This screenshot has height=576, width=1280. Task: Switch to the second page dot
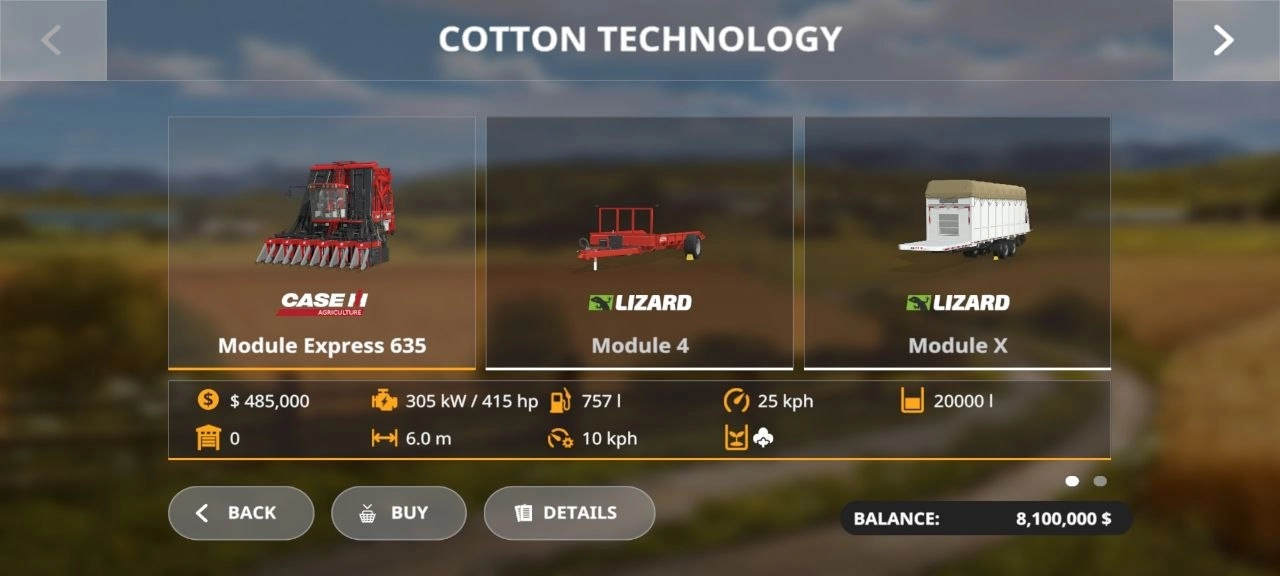click(x=1100, y=481)
